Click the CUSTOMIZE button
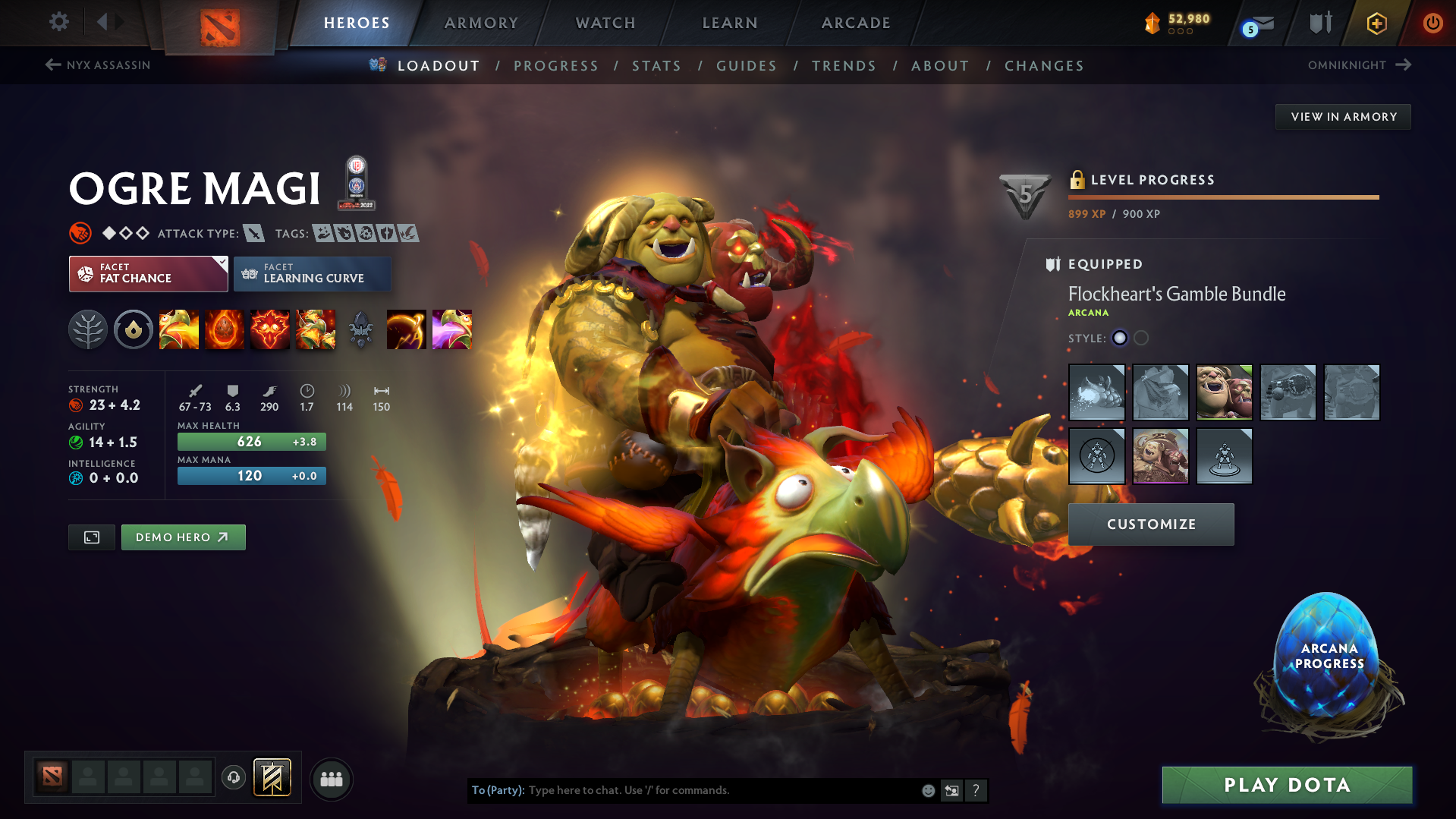 [1150, 524]
